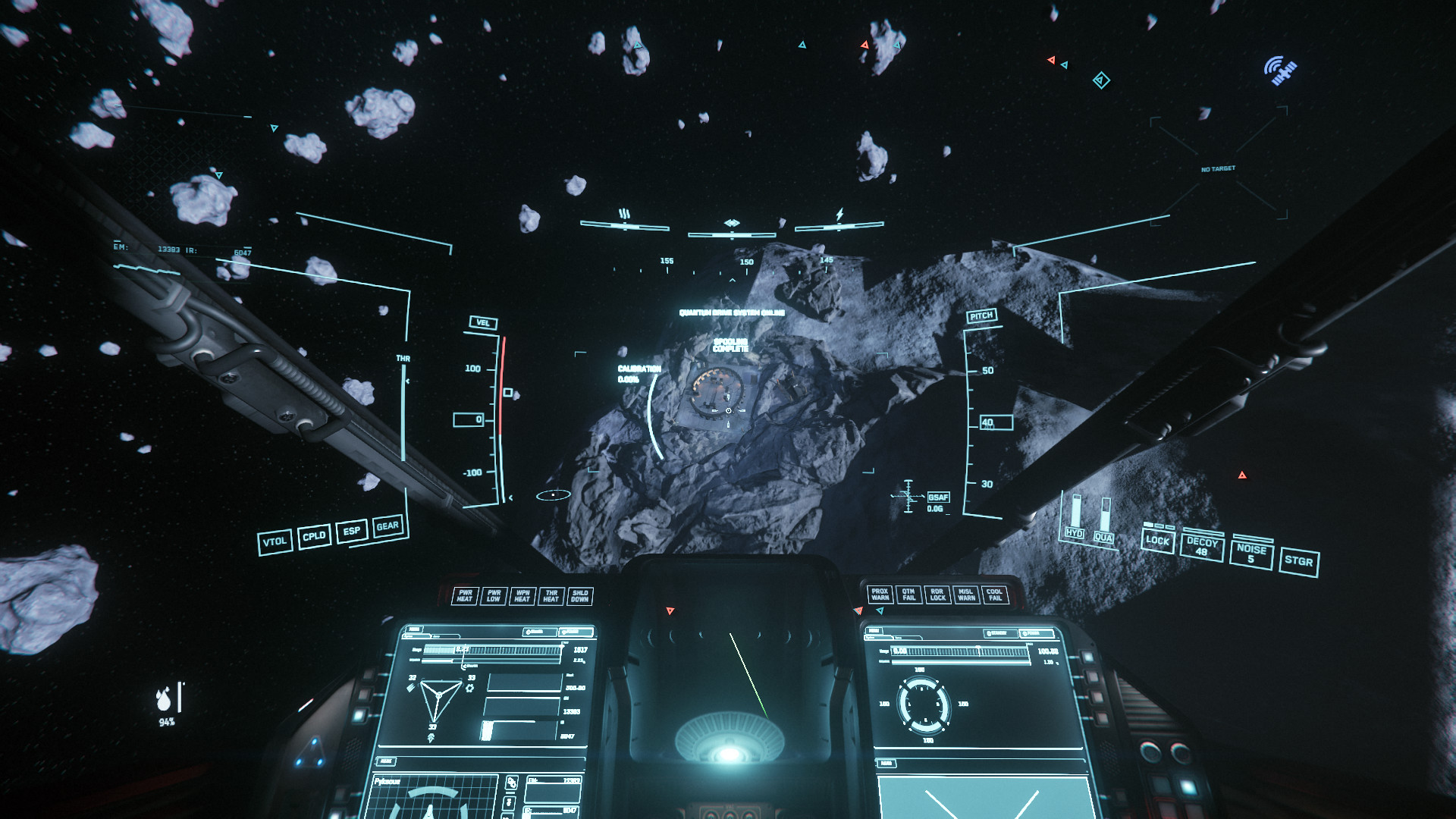Select the QUA quantum fuel label
Viewport: 1456px width, 819px height.
[1103, 538]
